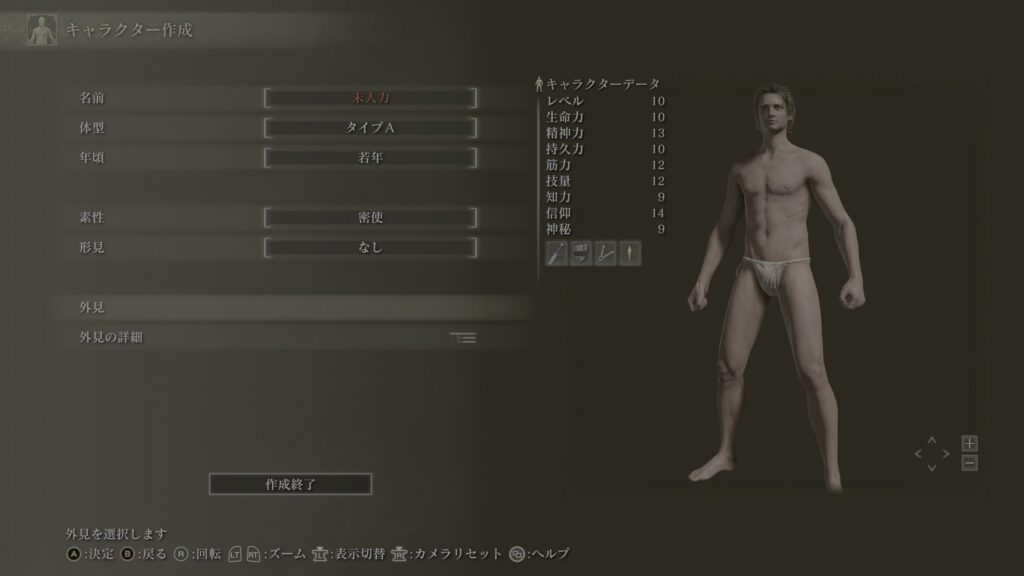This screenshot has width=1024, height=576.
Task: Tilt the camera with the down arrow
Action: pos(932,468)
